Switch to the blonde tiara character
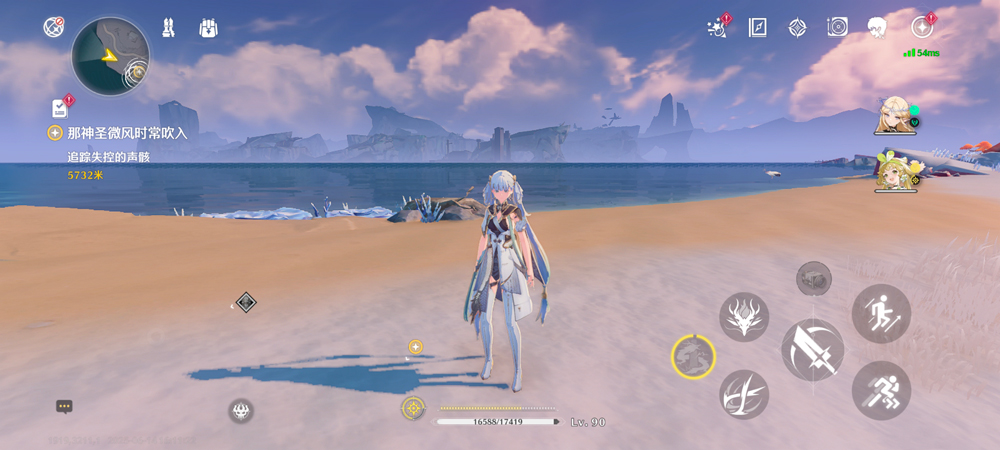The image size is (1000, 450). click(x=893, y=116)
